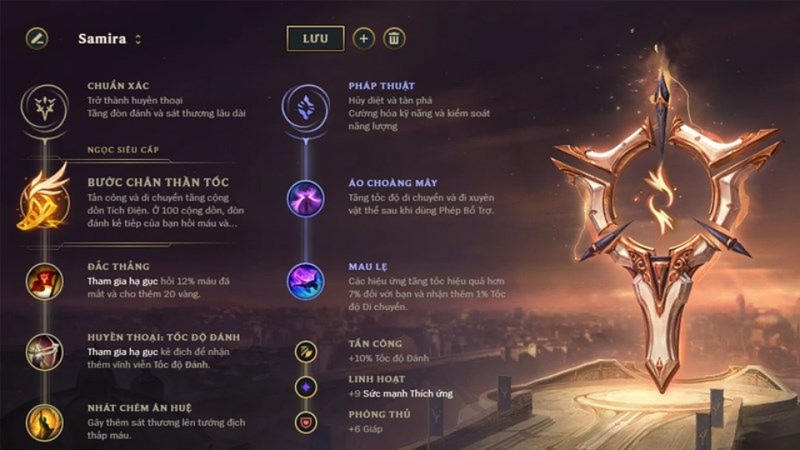800x450 pixels.
Task: Select the Huyền Thoại: Tốc Độ Đánh rune
Action: coord(46,350)
